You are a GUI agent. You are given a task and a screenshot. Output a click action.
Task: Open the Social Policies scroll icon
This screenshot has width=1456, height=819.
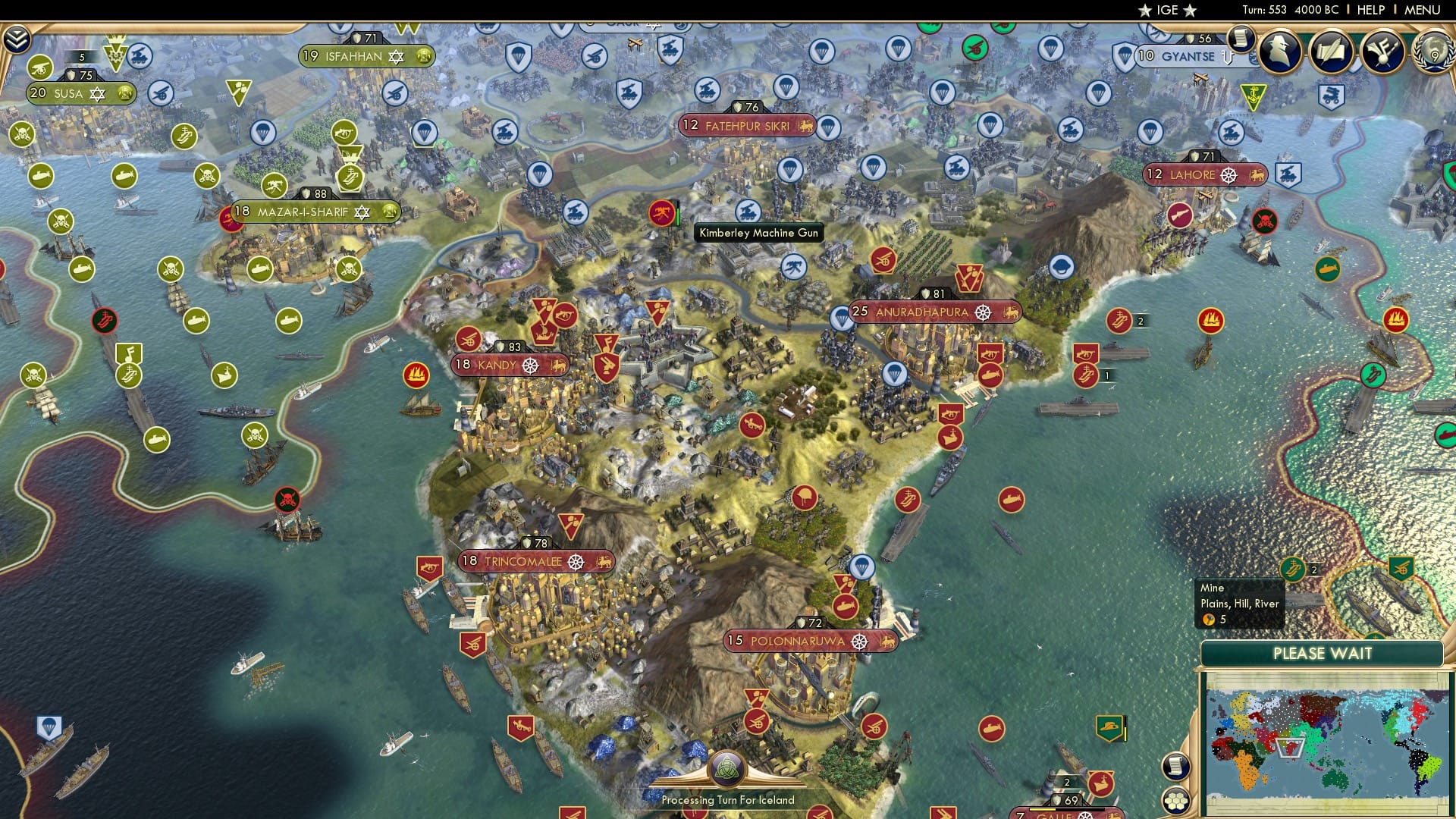click(x=1332, y=53)
